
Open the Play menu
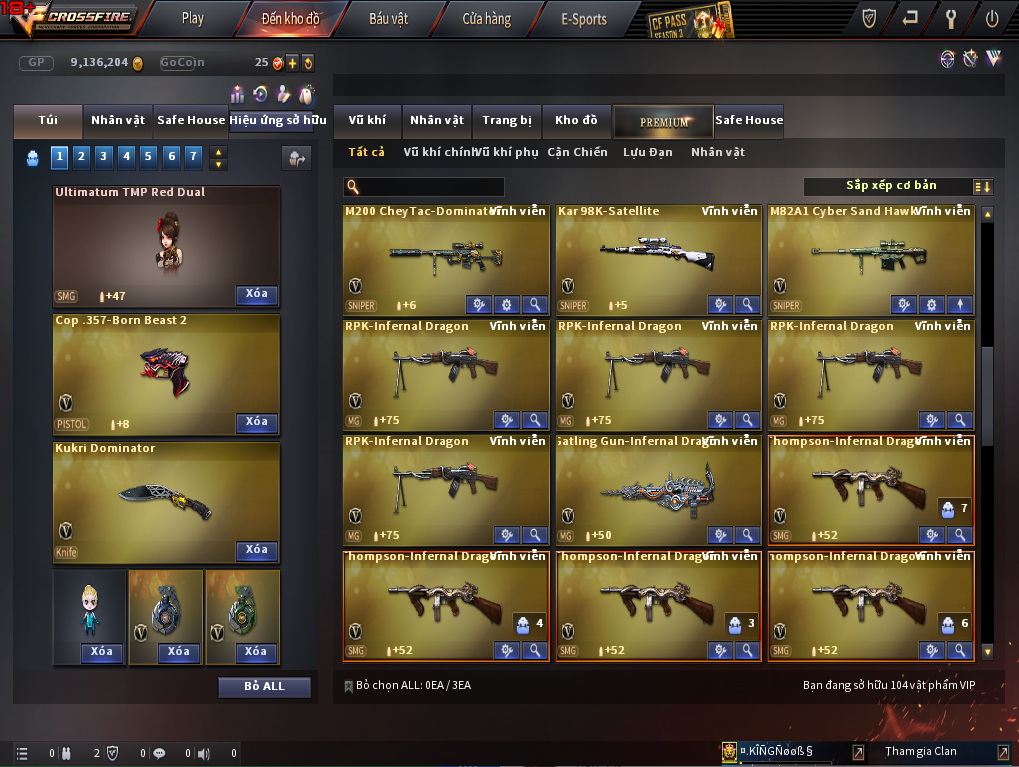pyautogui.click(x=193, y=18)
